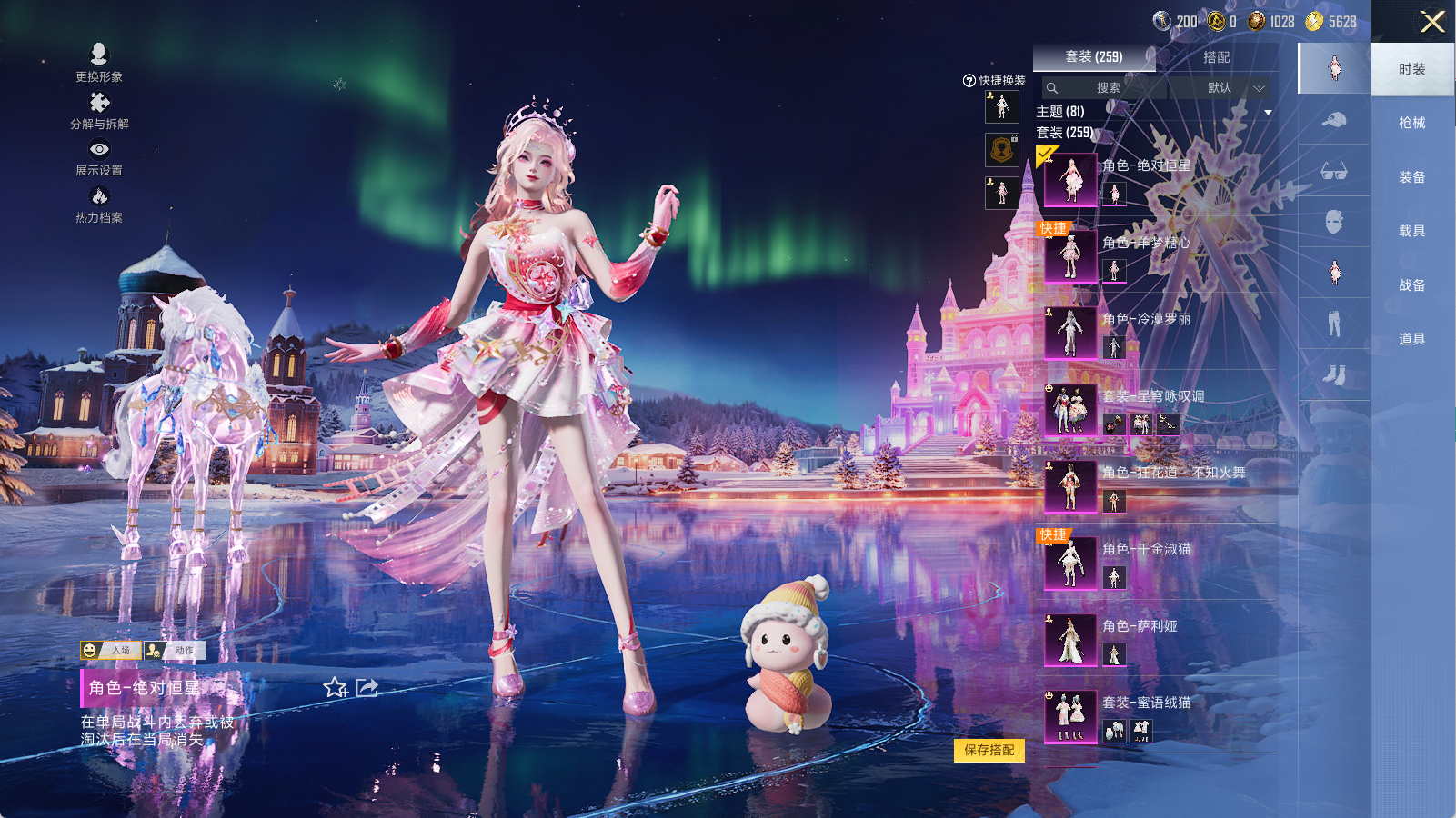Switch to the 枪械 firearms category

pyautogui.click(x=1411, y=123)
